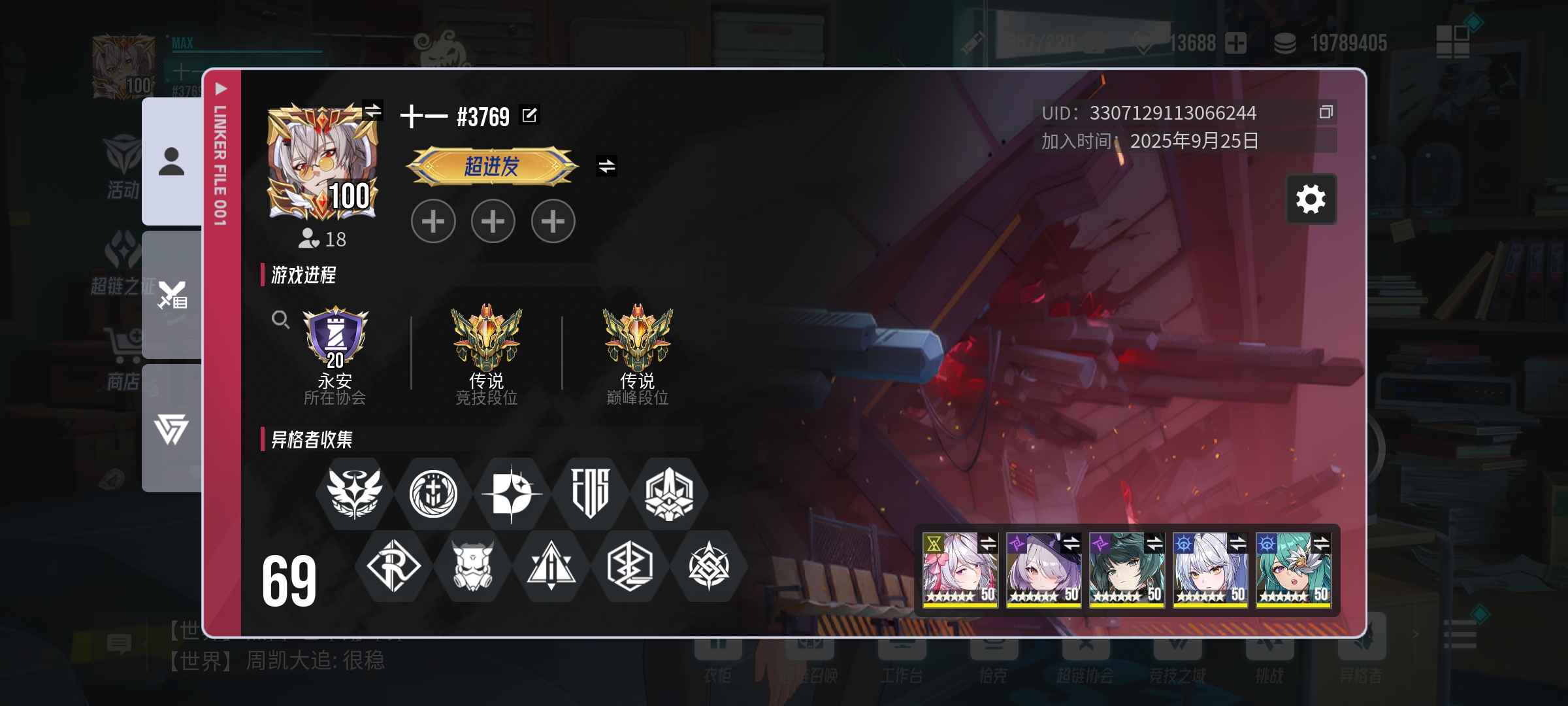Screen dimensions: 1568x706
Task: View the 永安 guild badge
Action: point(335,338)
